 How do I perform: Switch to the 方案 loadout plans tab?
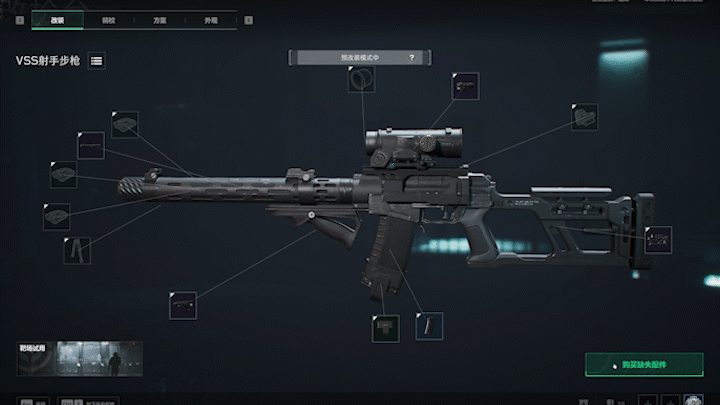coord(160,19)
